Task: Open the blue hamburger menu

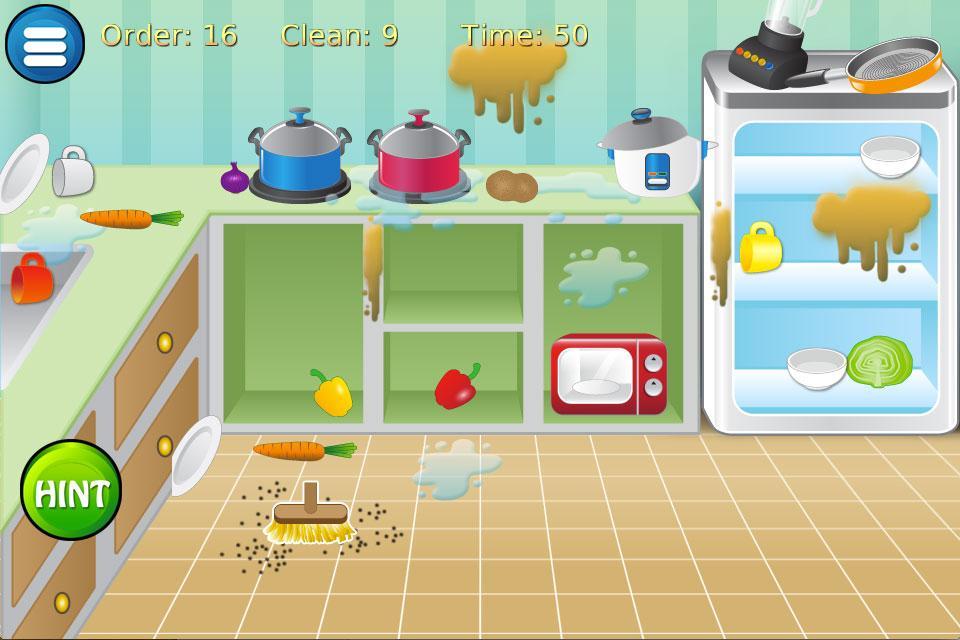Action: [45, 44]
